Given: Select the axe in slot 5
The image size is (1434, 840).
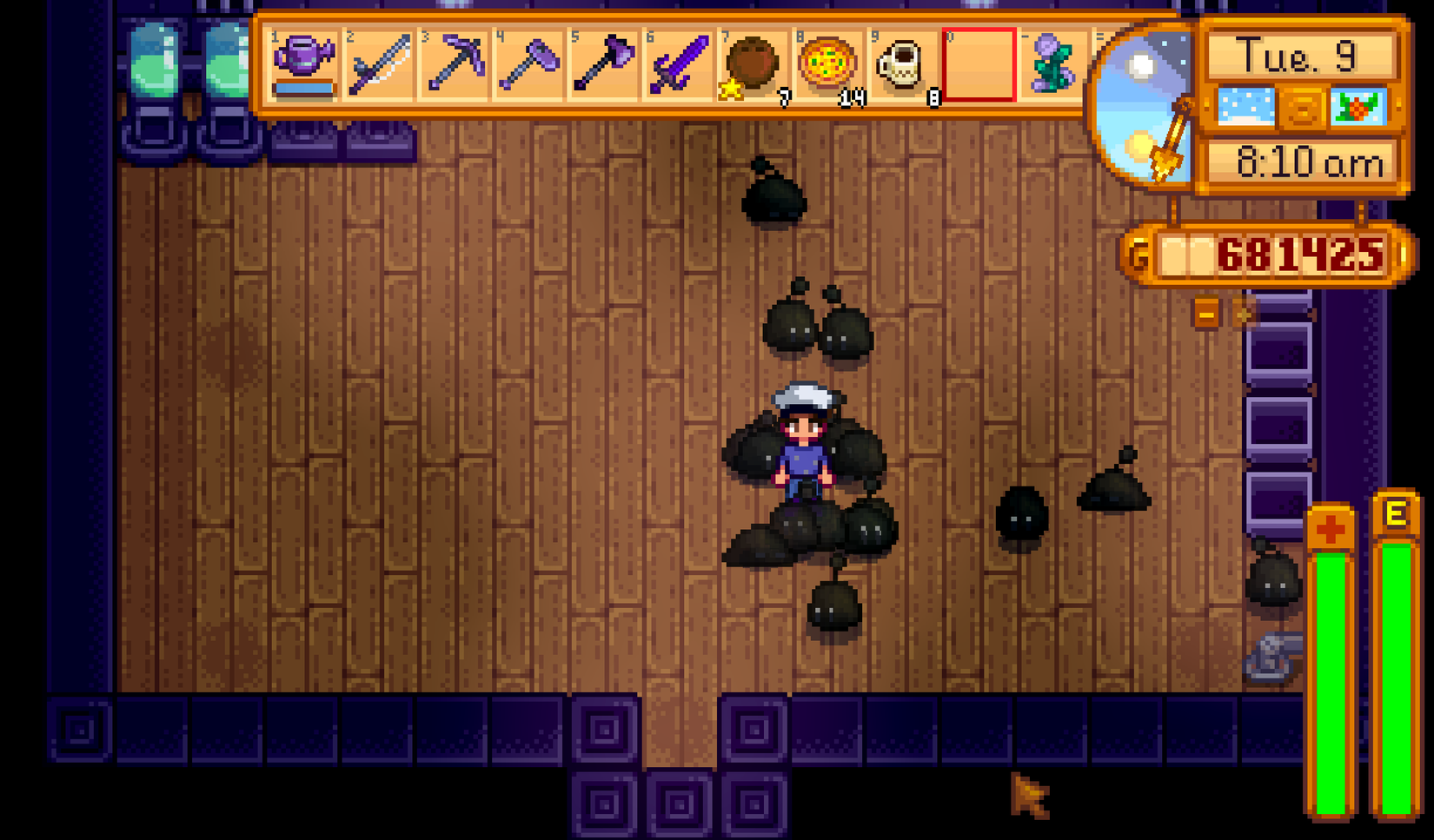Looking at the screenshot, I should (601, 65).
